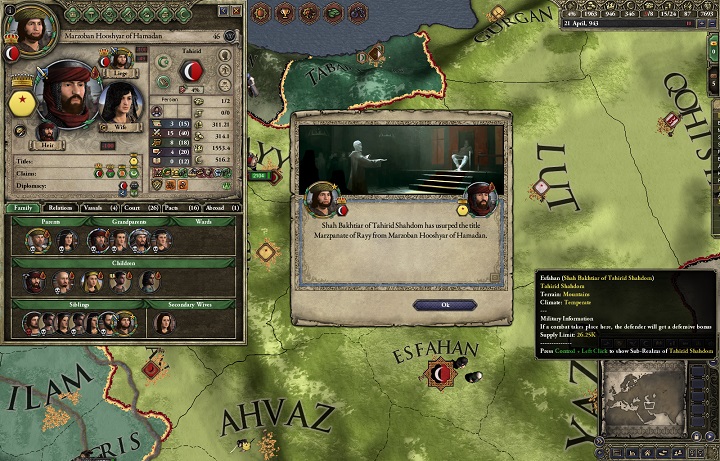Screen dimensions: 720x461
Task: Select the Liege portrait
Action: point(123,58)
